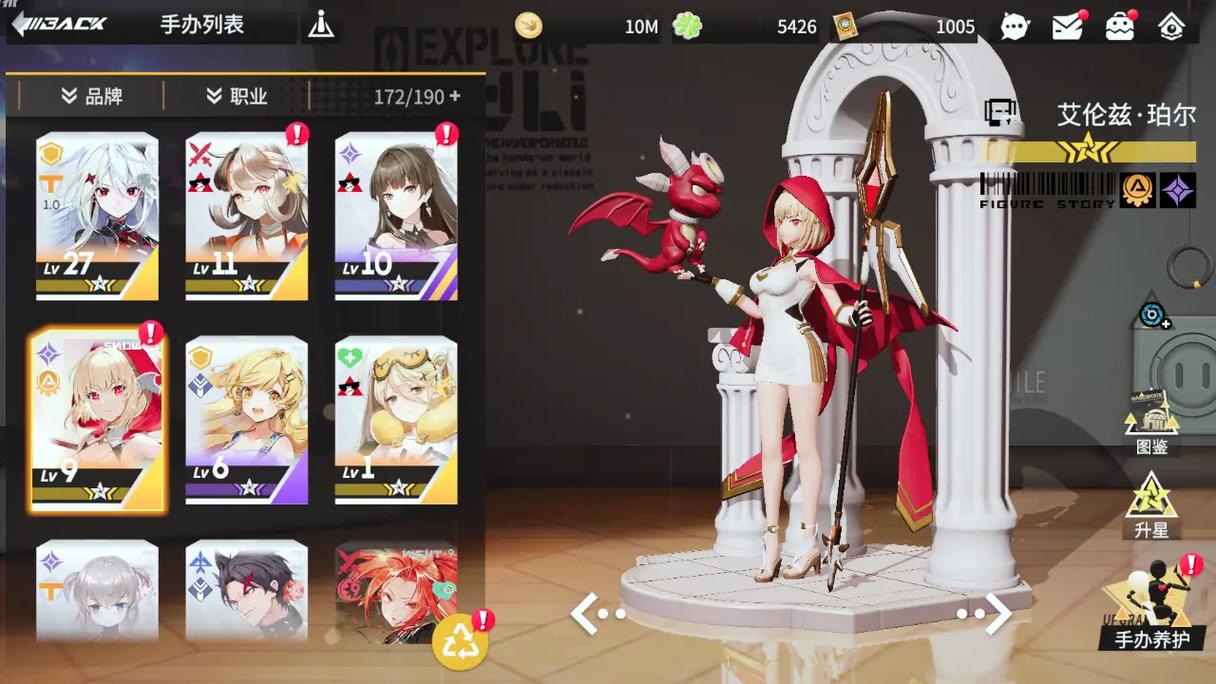Image resolution: width=1216 pixels, height=684 pixels.
Task: Choose the Lv 10 dark-haired figure card
Action: point(396,216)
